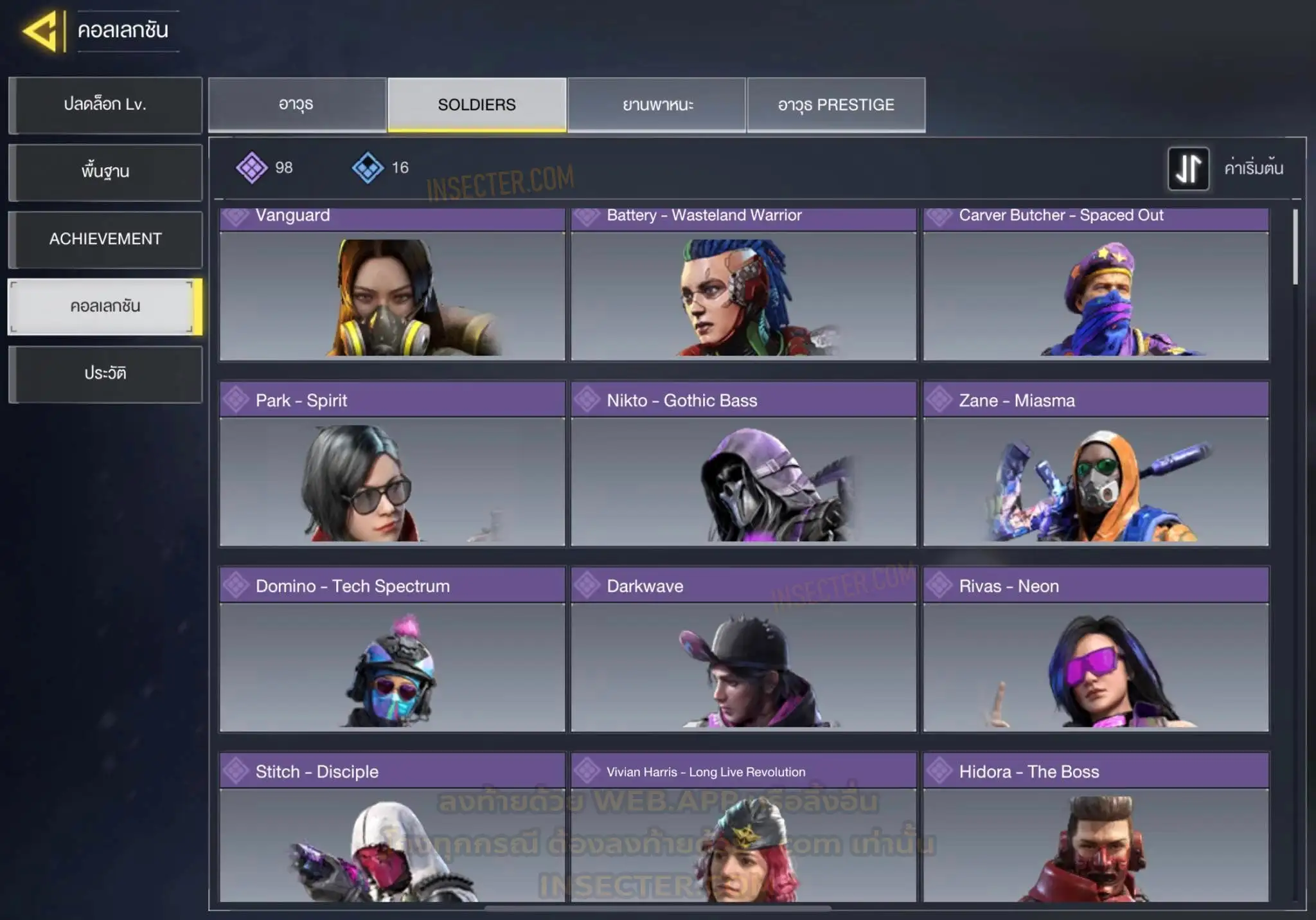
Task: Go back with the yellow arrow button
Action: [x=42, y=30]
